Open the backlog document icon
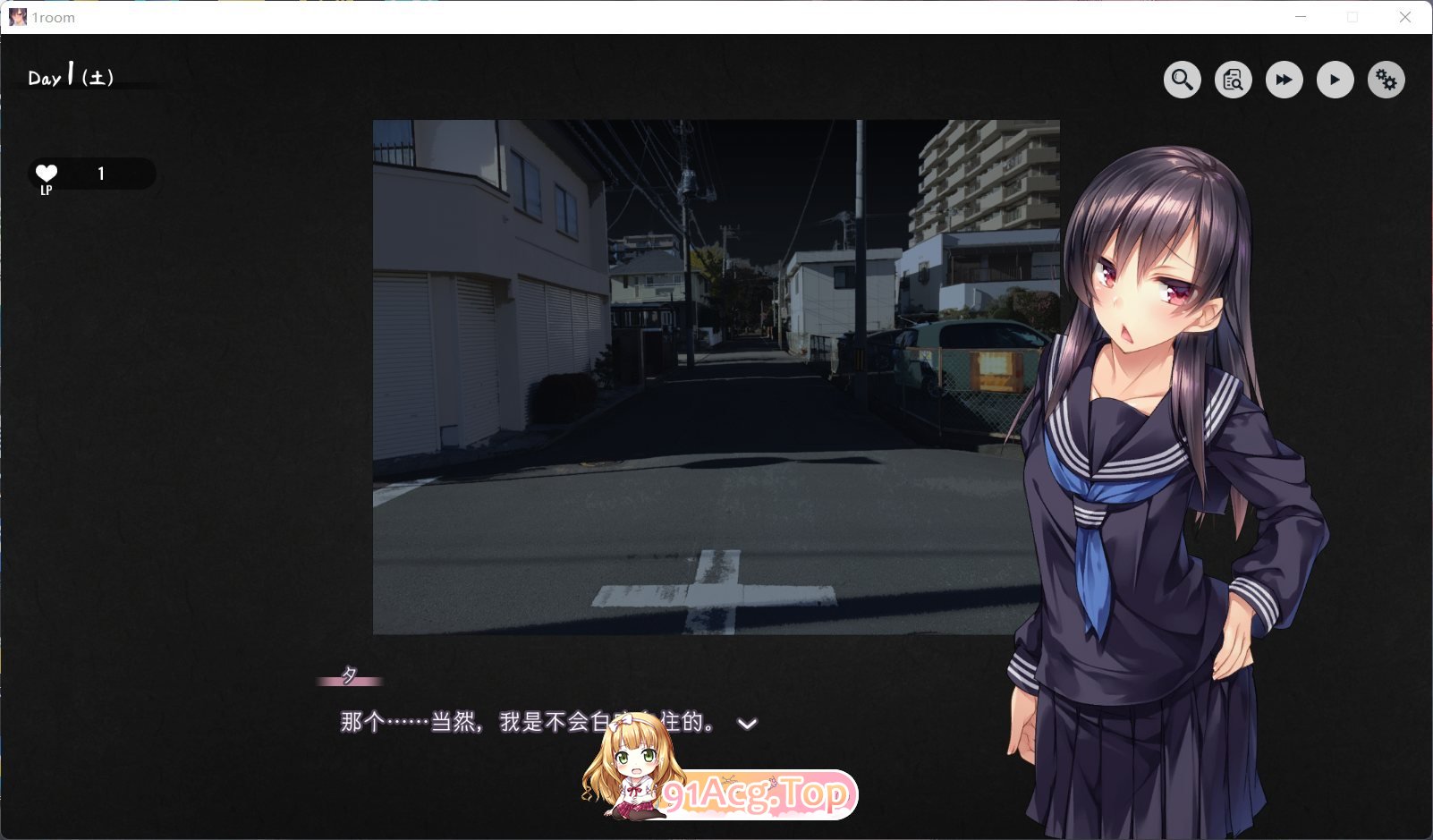The image size is (1433, 840). [1233, 81]
